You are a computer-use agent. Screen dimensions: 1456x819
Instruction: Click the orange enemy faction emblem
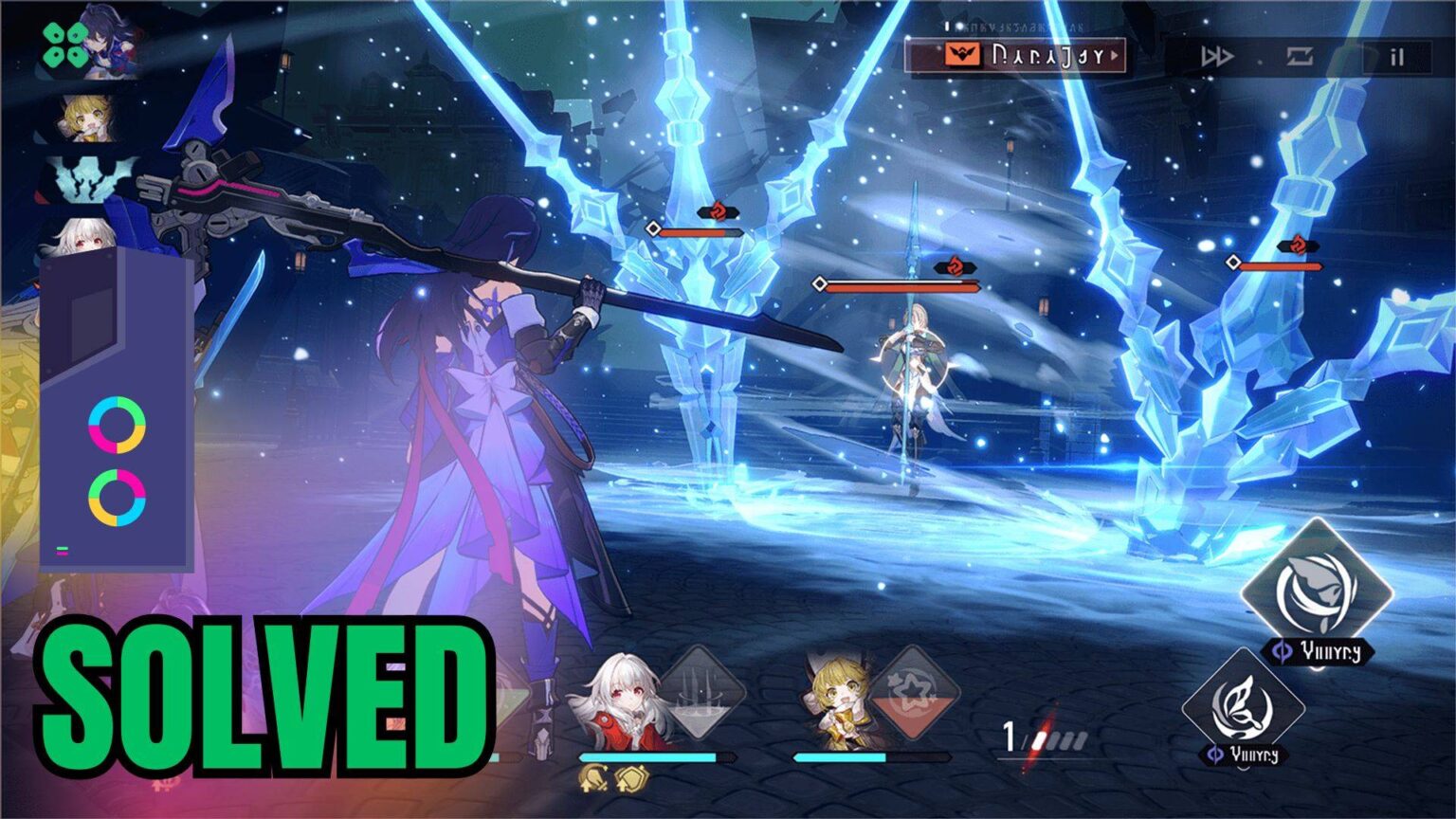[963, 55]
